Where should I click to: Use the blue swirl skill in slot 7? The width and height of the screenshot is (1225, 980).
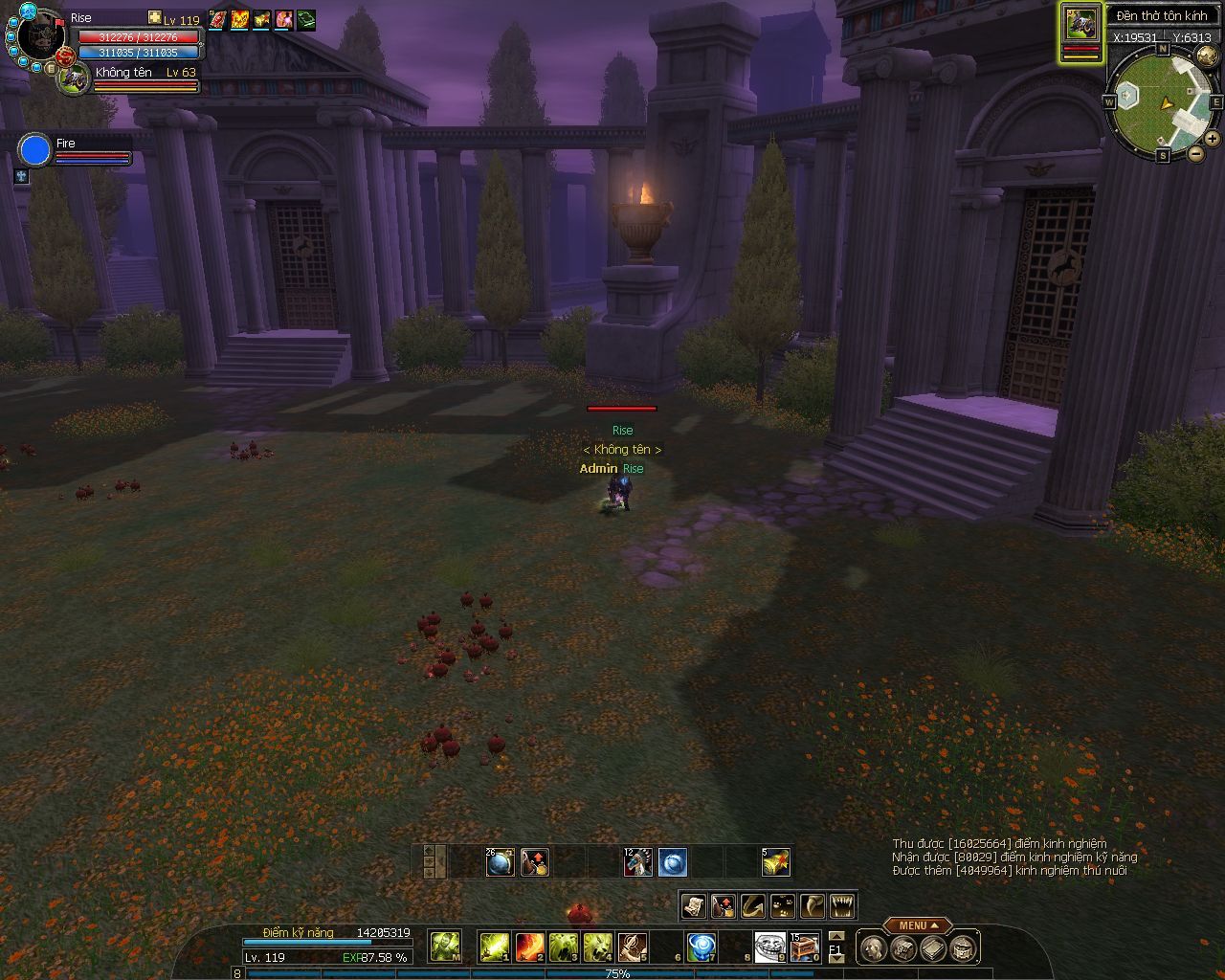point(702,947)
